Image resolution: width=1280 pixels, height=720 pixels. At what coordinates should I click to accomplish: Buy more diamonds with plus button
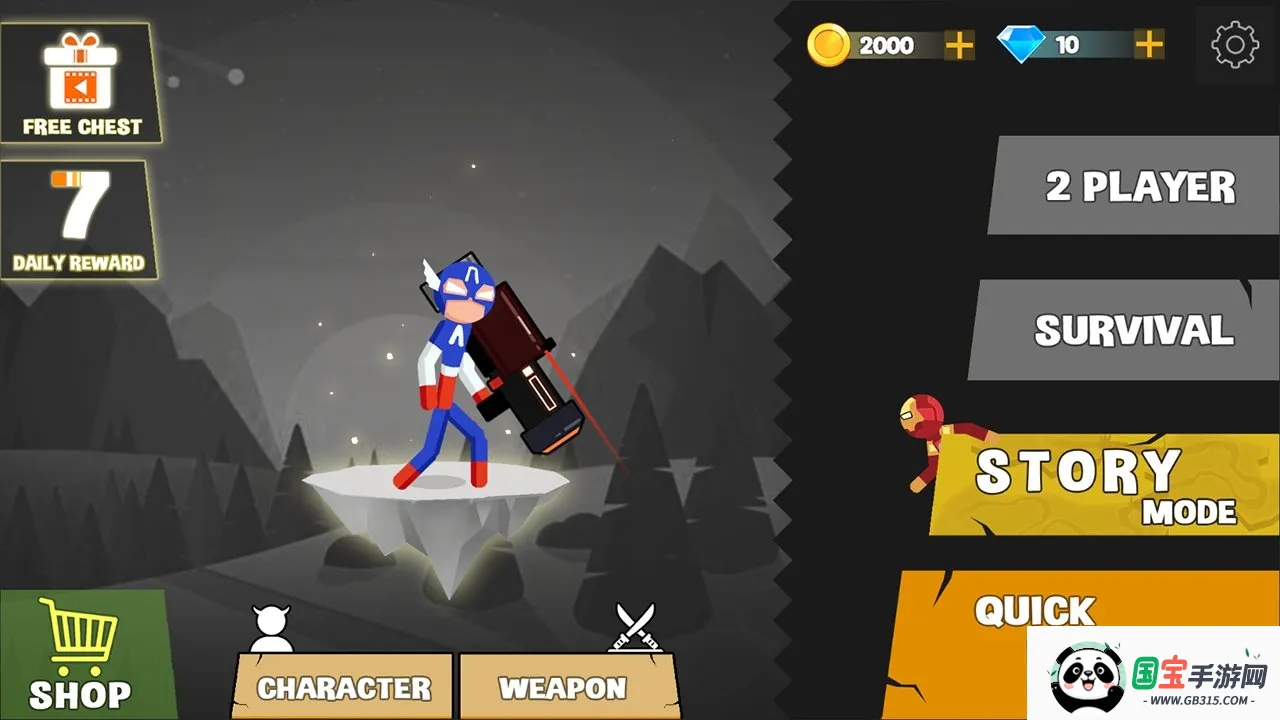click(1149, 45)
